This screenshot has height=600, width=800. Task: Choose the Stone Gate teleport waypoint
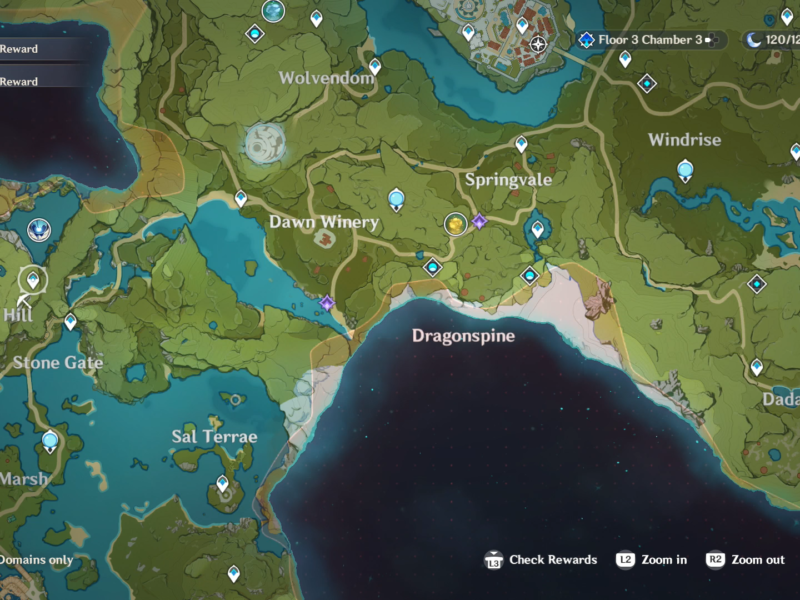tap(70, 321)
